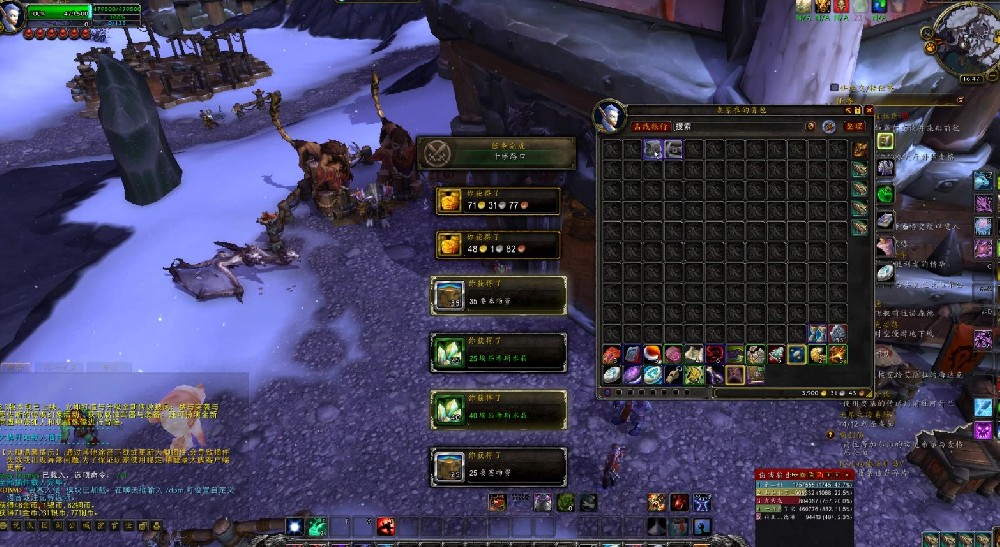1000x547 pixels.
Task: Click the 25 green crystals loot popup
Action: tap(498, 352)
